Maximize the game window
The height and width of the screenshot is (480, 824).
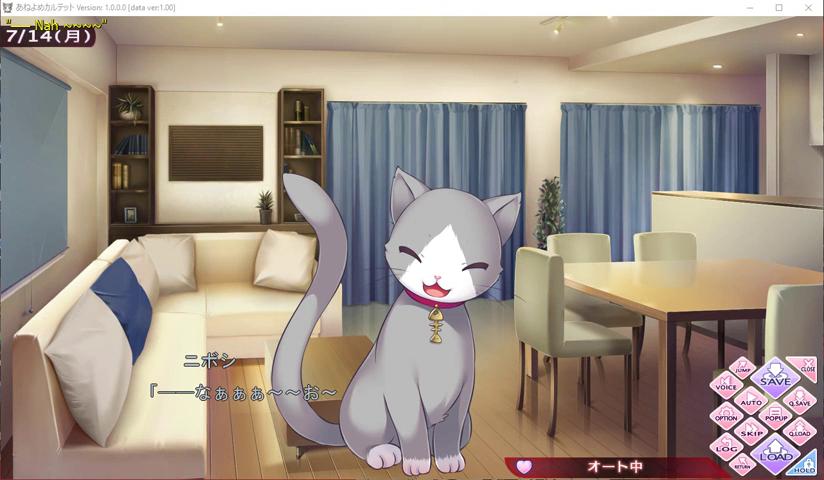pos(779,7)
